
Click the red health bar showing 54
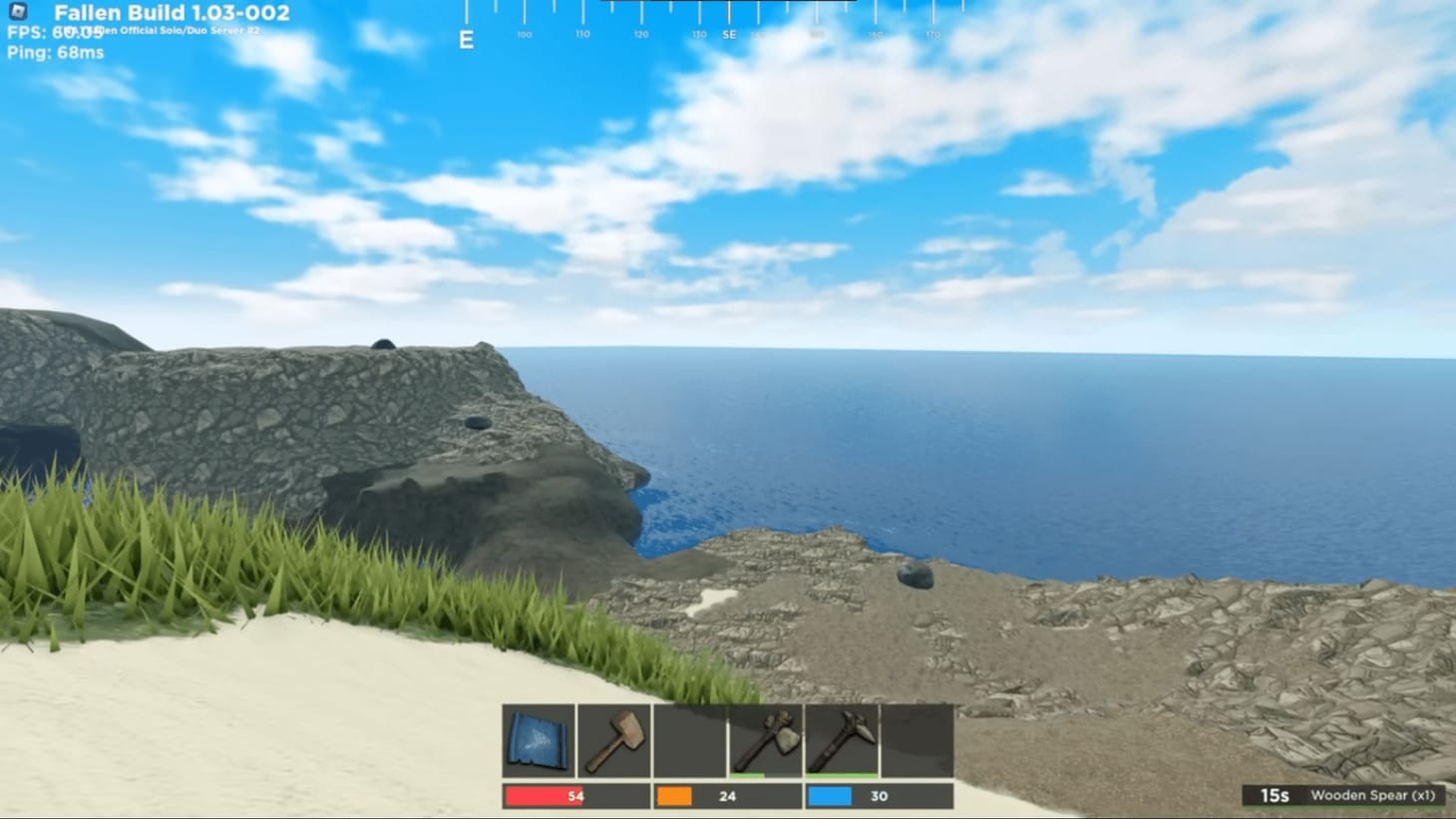[544, 796]
